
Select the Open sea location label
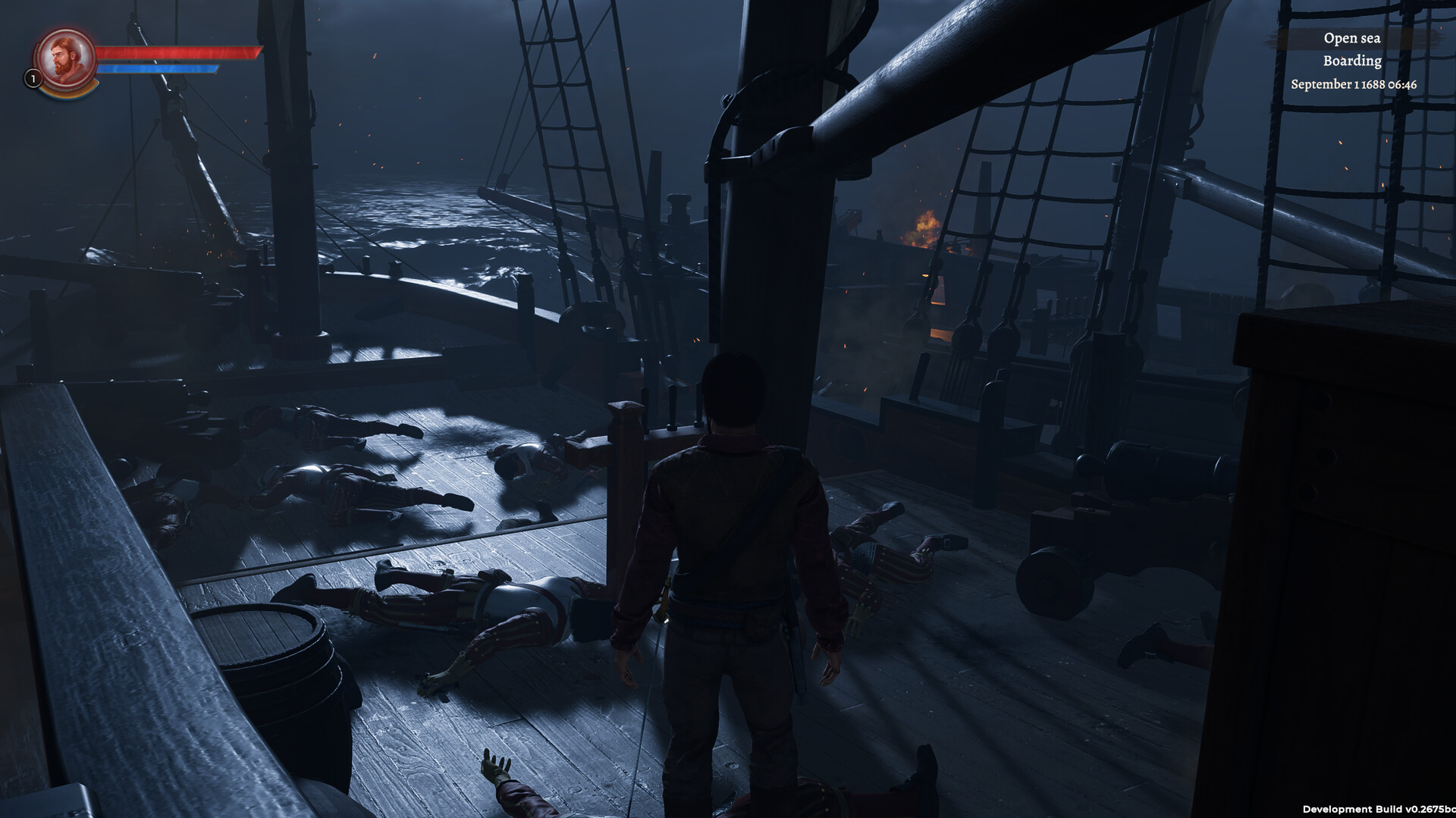1351,38
